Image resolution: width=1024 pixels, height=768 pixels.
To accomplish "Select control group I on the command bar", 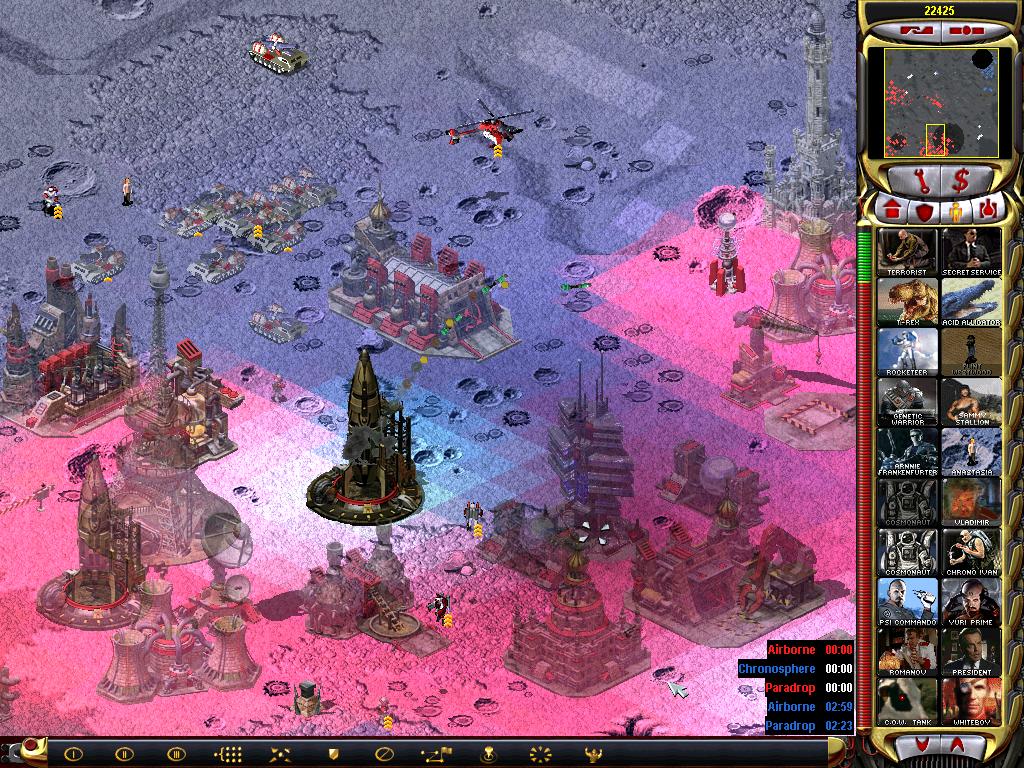I will coord(73,754).
